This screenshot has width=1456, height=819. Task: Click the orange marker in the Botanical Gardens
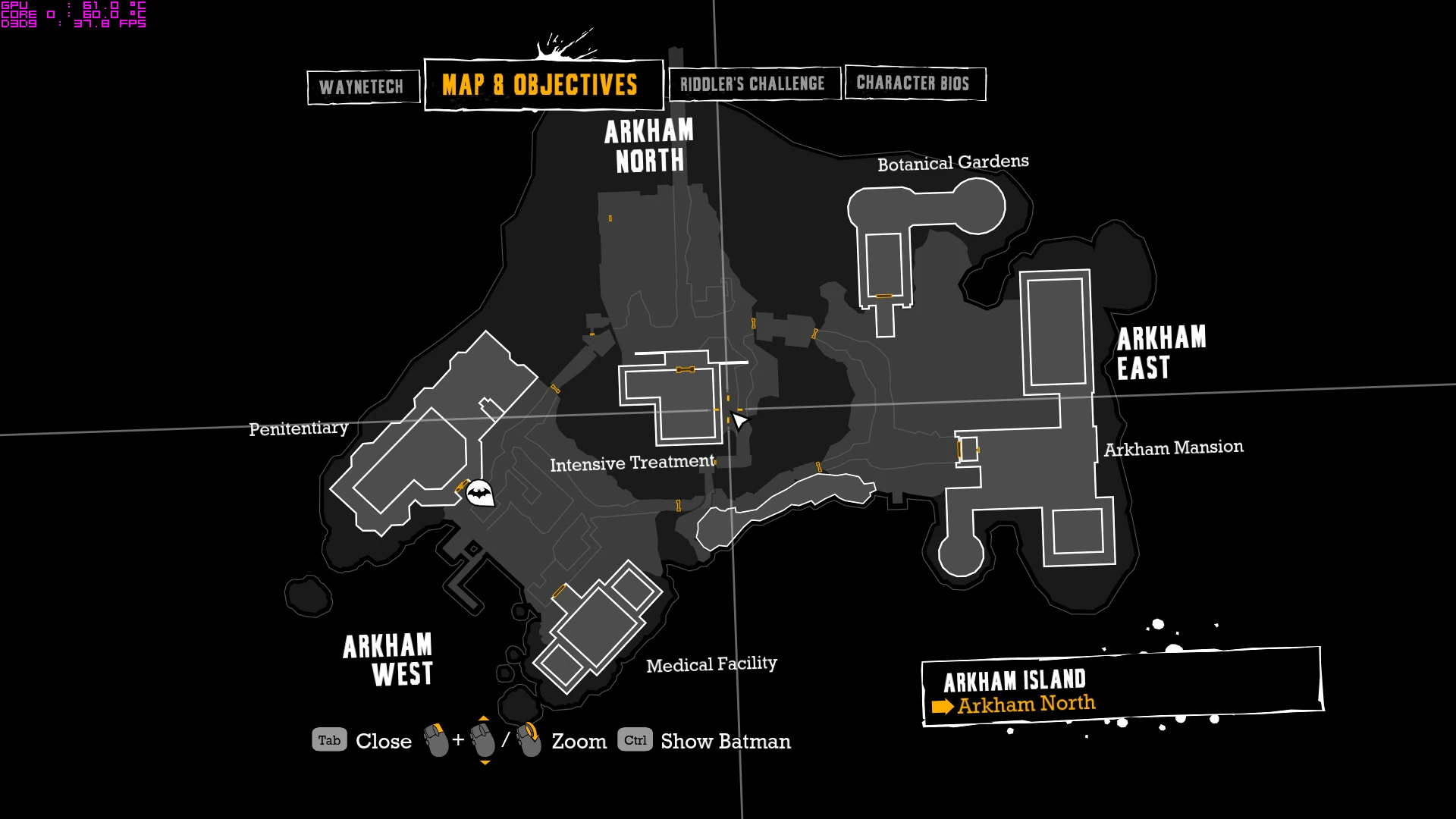coord(883,294)
